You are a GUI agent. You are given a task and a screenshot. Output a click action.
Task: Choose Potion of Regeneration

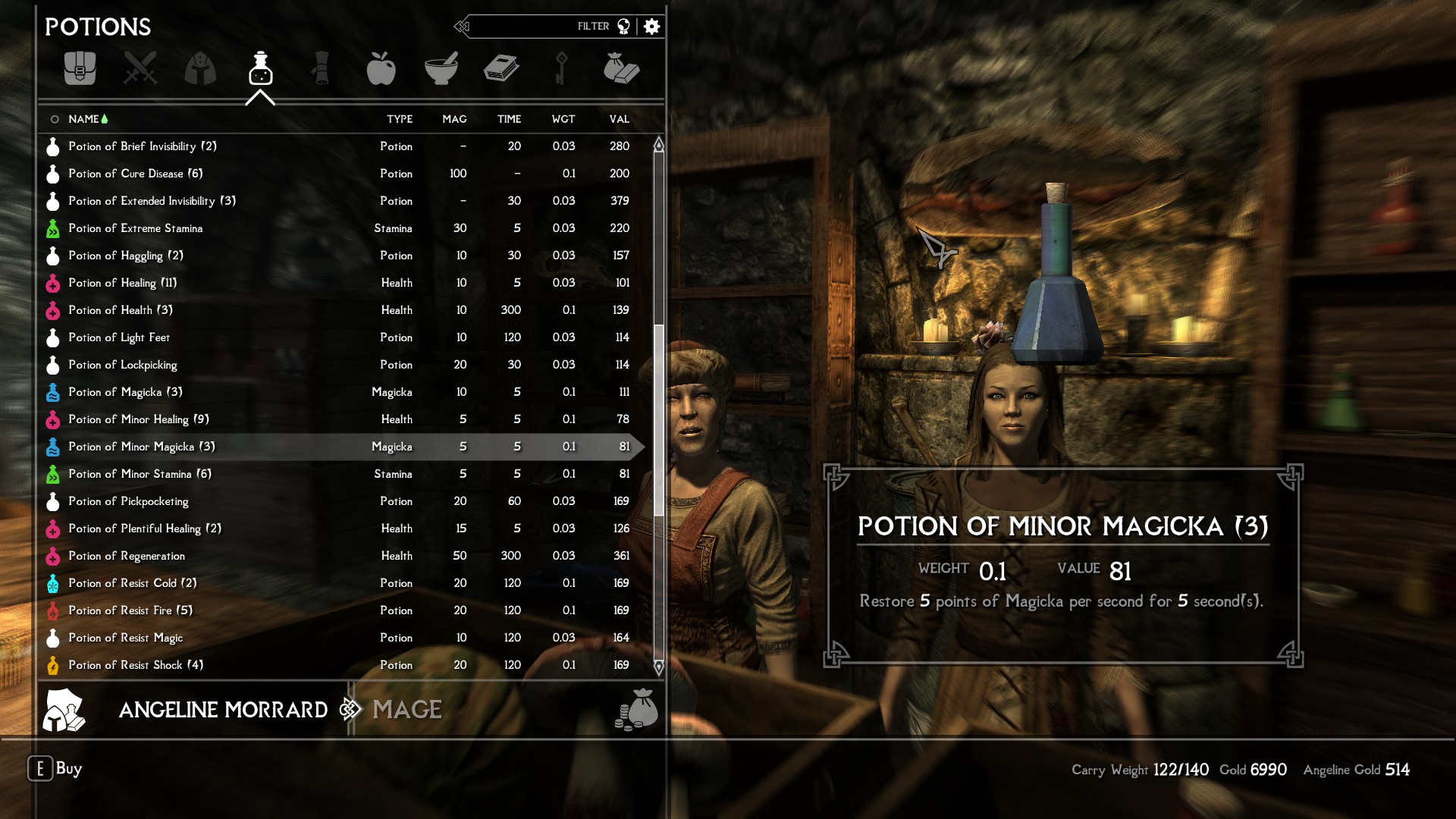[x=126, y=556]
